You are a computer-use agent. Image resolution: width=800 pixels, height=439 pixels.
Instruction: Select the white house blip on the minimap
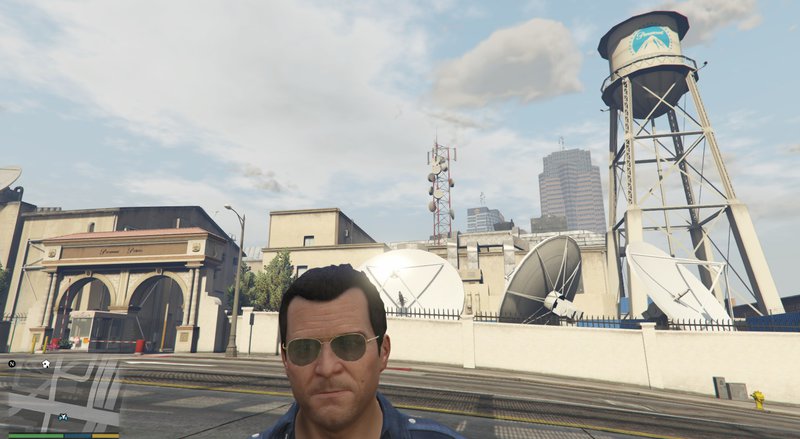tap(46, 364)
